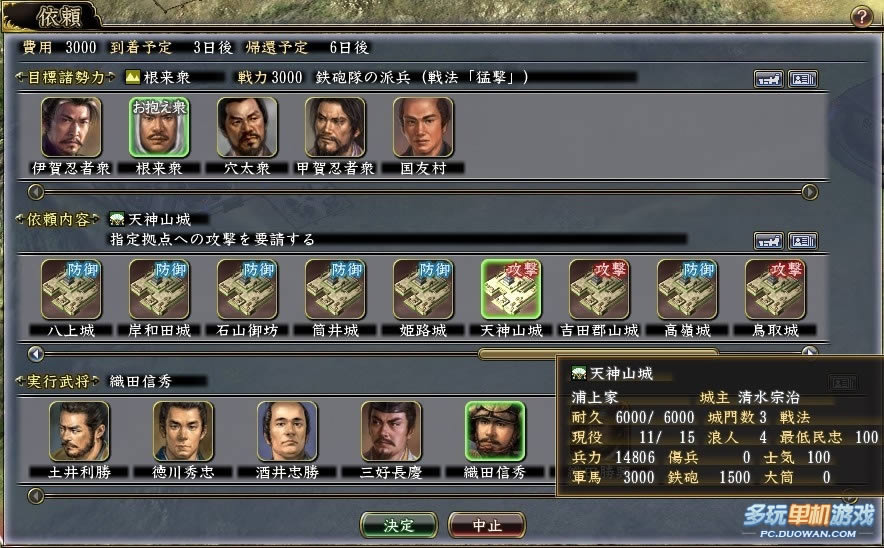884x548 pixels.
Task: Choose the 岸和田城 castle tile
Action: tap(159, 289)
